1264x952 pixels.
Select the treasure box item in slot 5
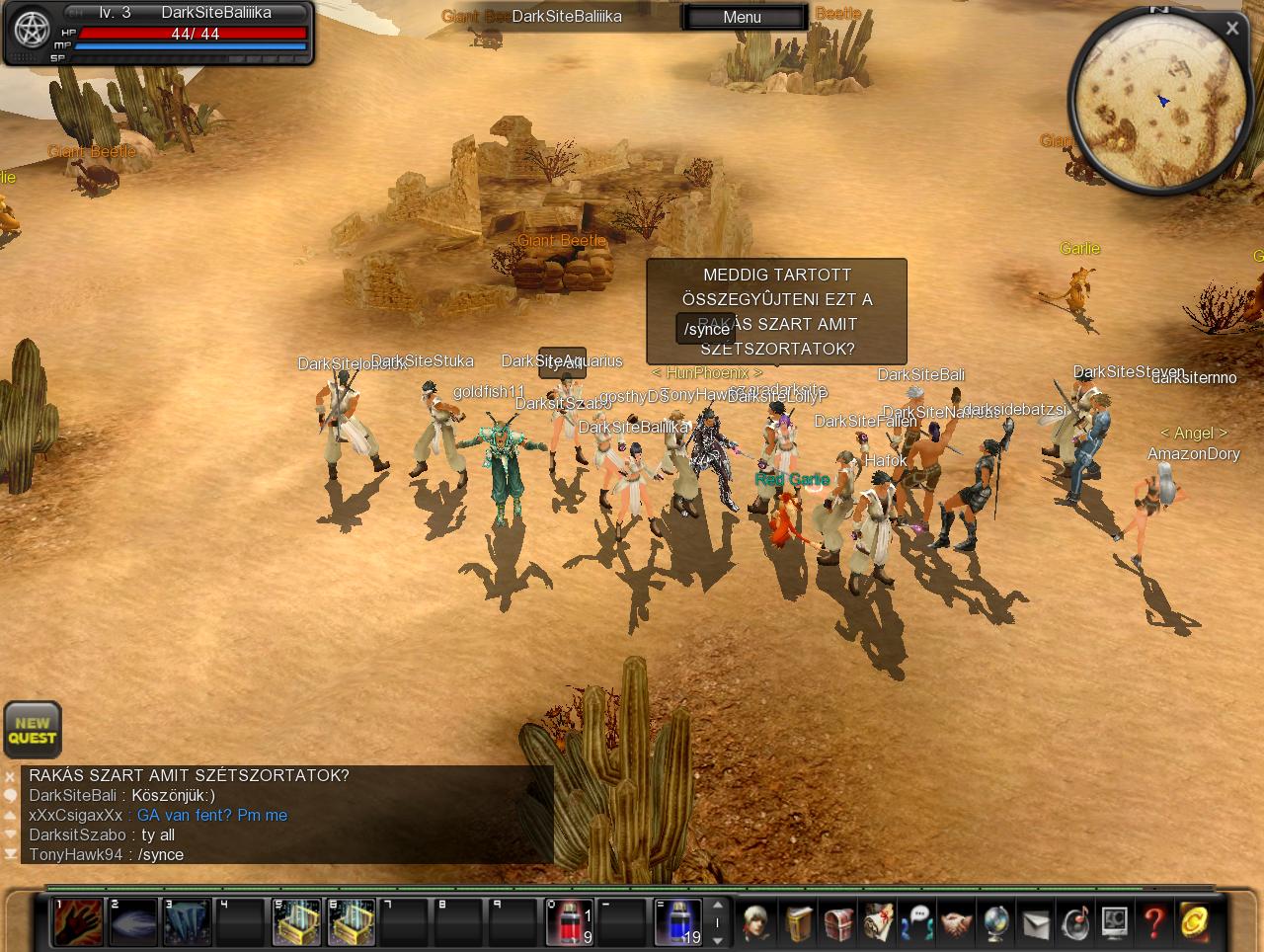pos(296,922)
